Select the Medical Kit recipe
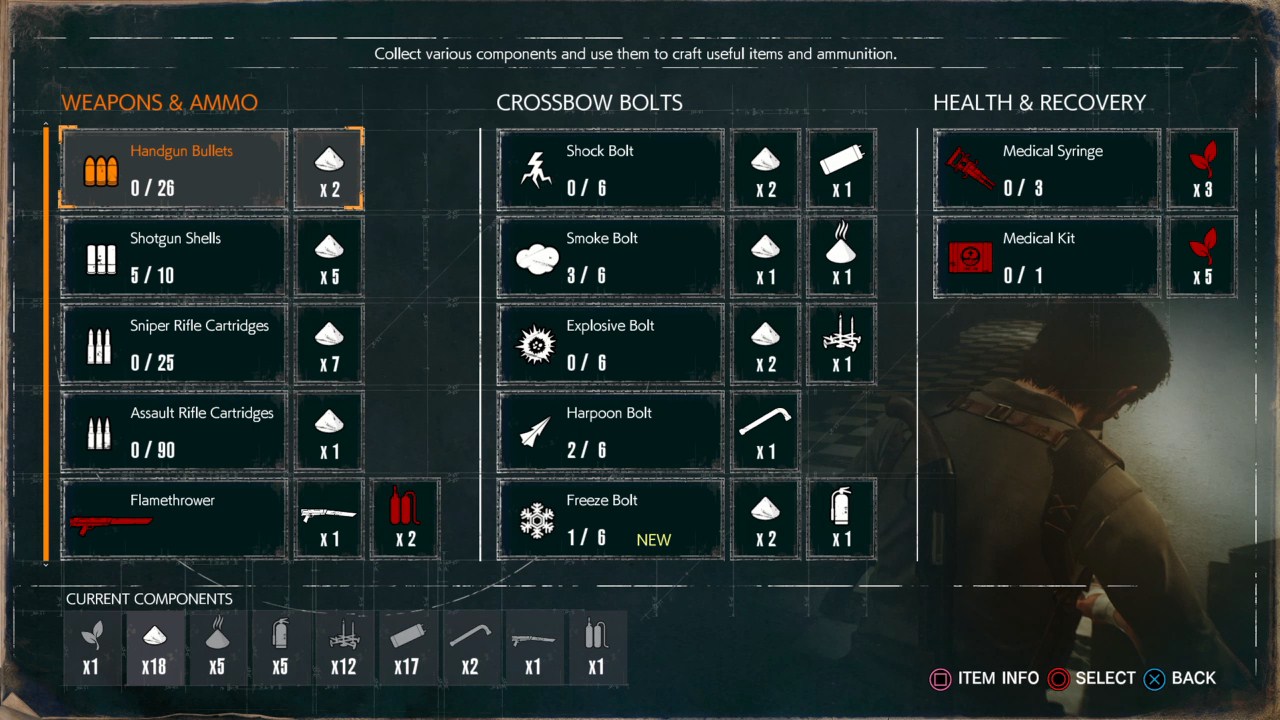This screenshot has height=720, width=1280. (x=1046, y=257)
